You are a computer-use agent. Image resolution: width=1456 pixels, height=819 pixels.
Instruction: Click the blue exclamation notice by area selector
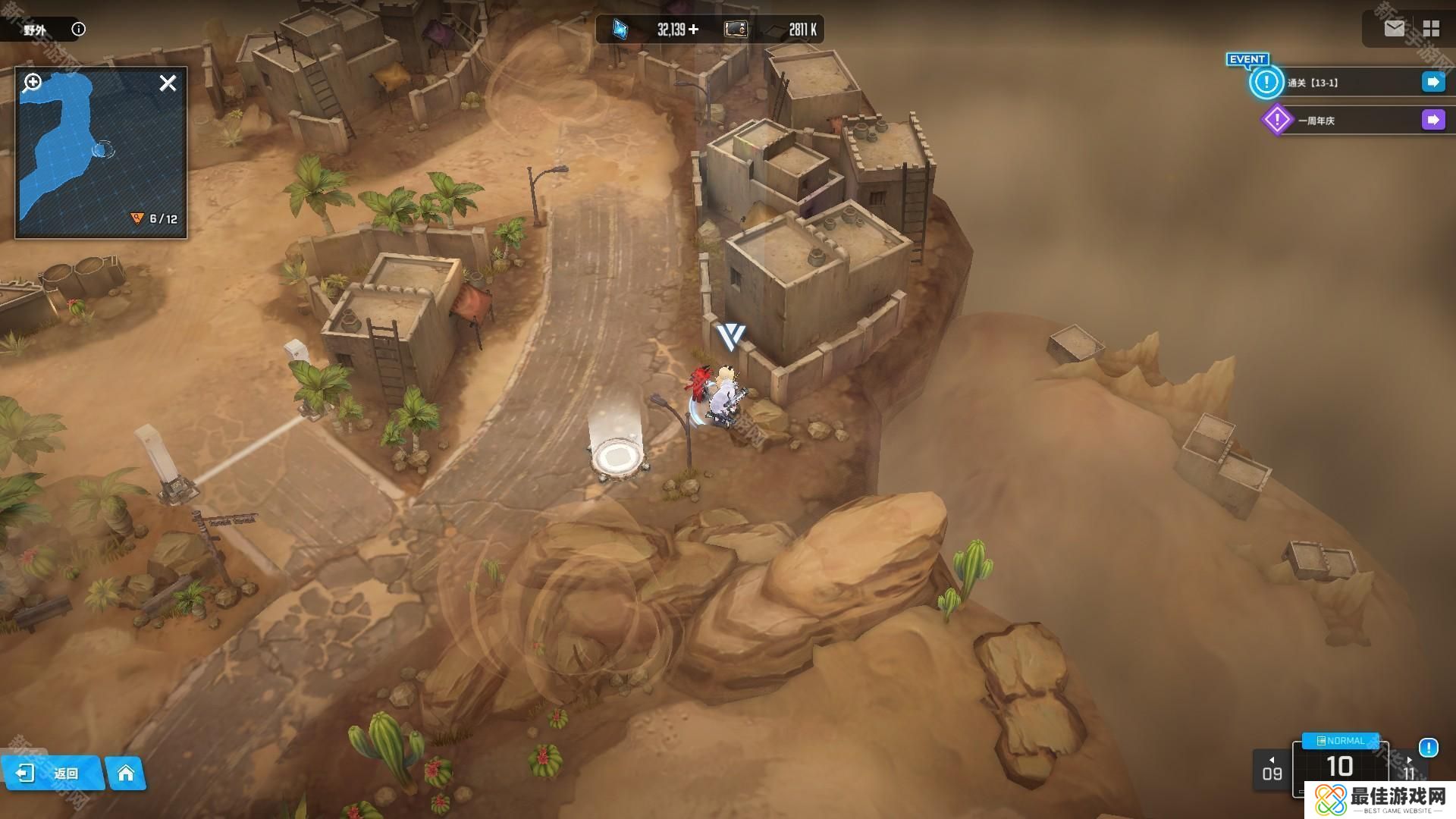pos(1428,748)
